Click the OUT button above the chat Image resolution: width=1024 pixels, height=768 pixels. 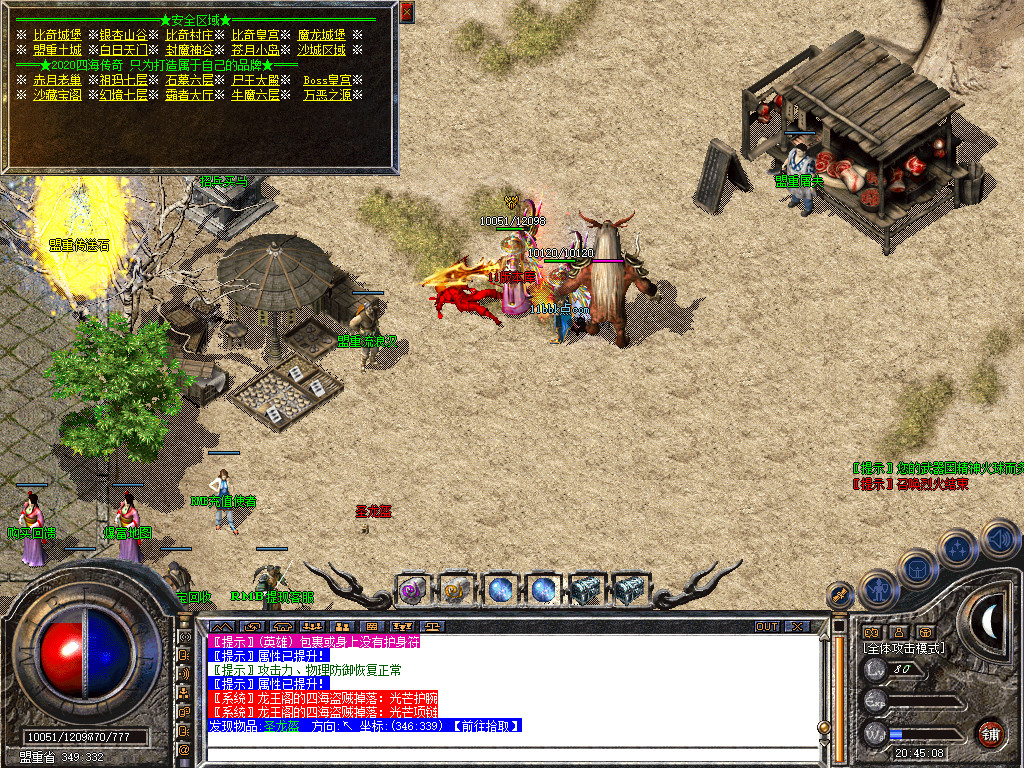pyautogui.click(x=766, y=626)
